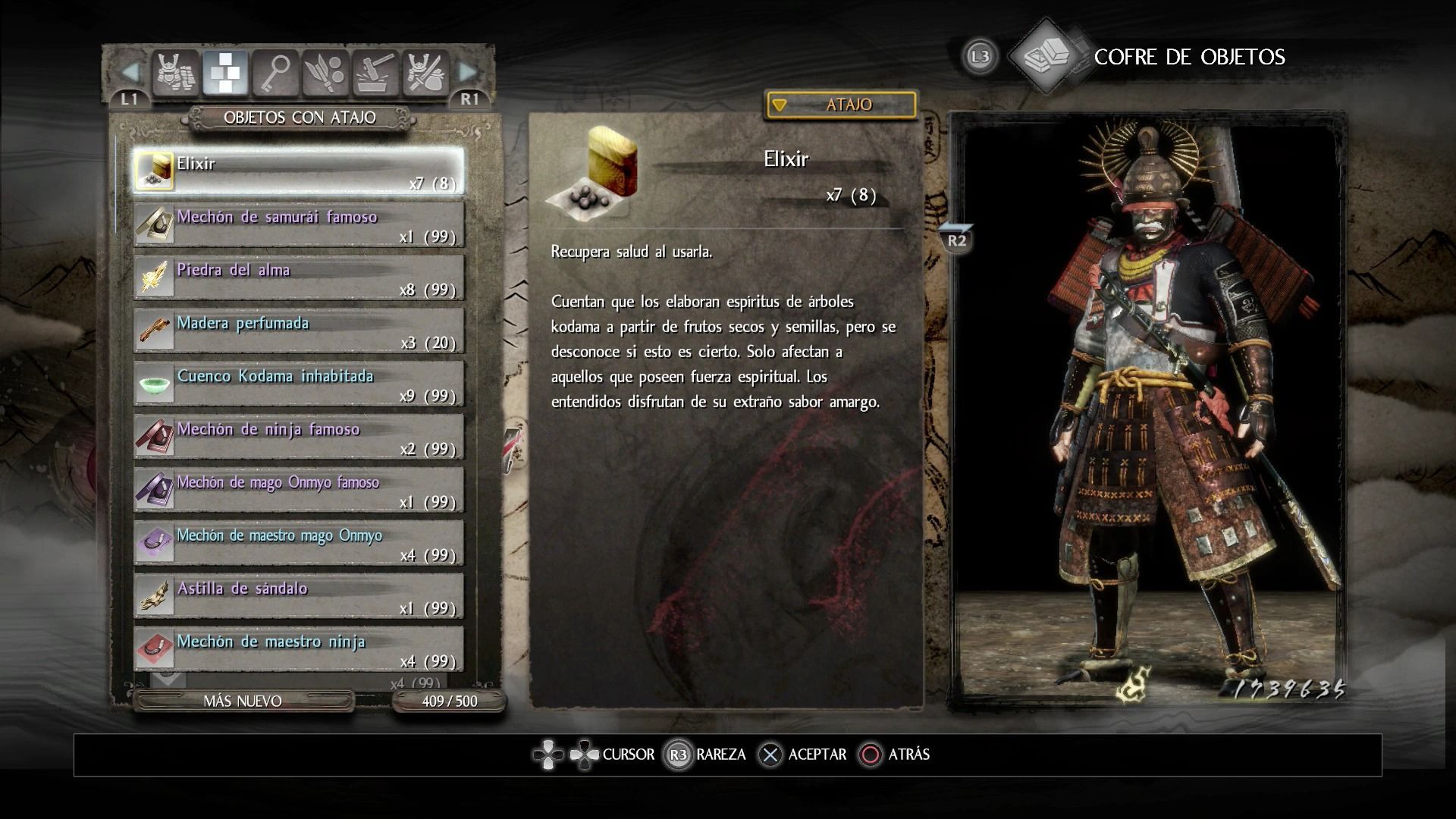Select Cuenco Kodama inhabitada
This screenshot has width=1456, height=819.
[x=299, y=384]
